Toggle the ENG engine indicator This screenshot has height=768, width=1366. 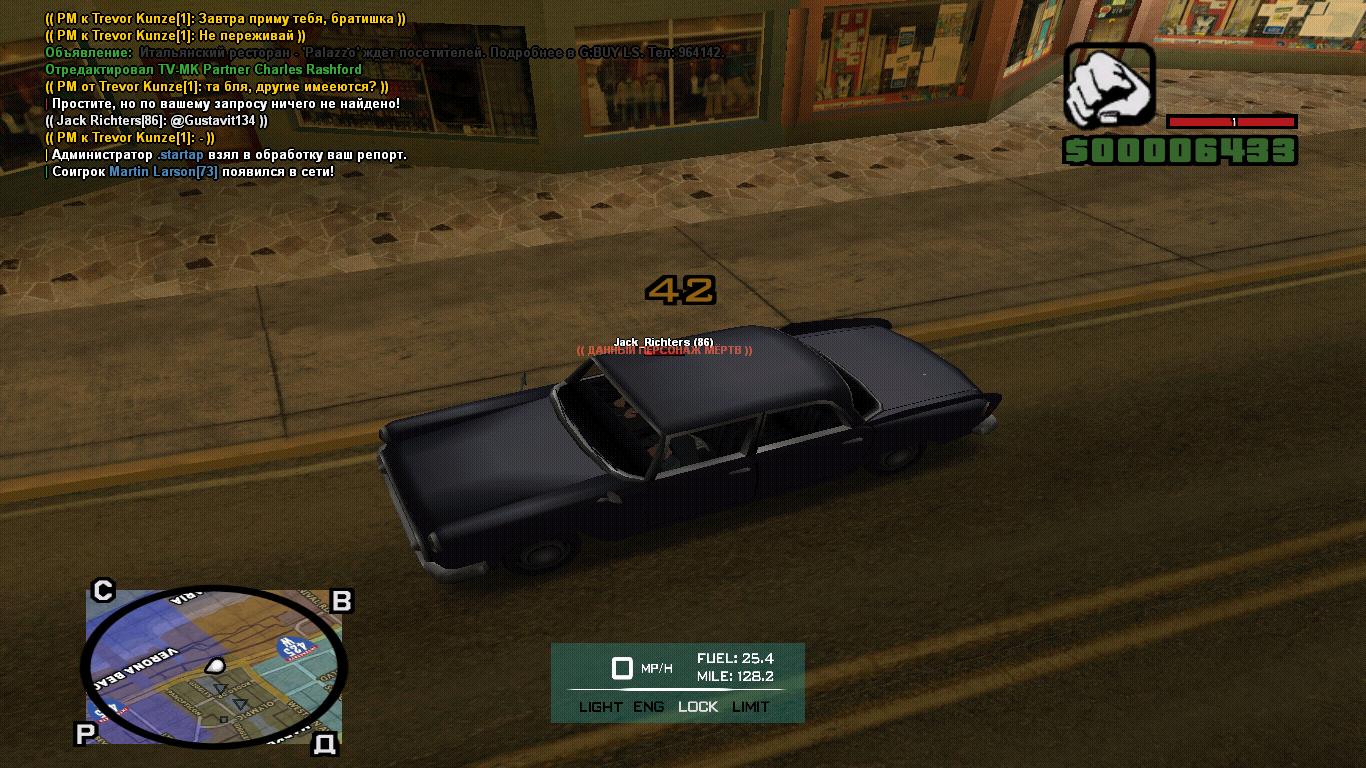pyautogui.click(x=648, y=707)
